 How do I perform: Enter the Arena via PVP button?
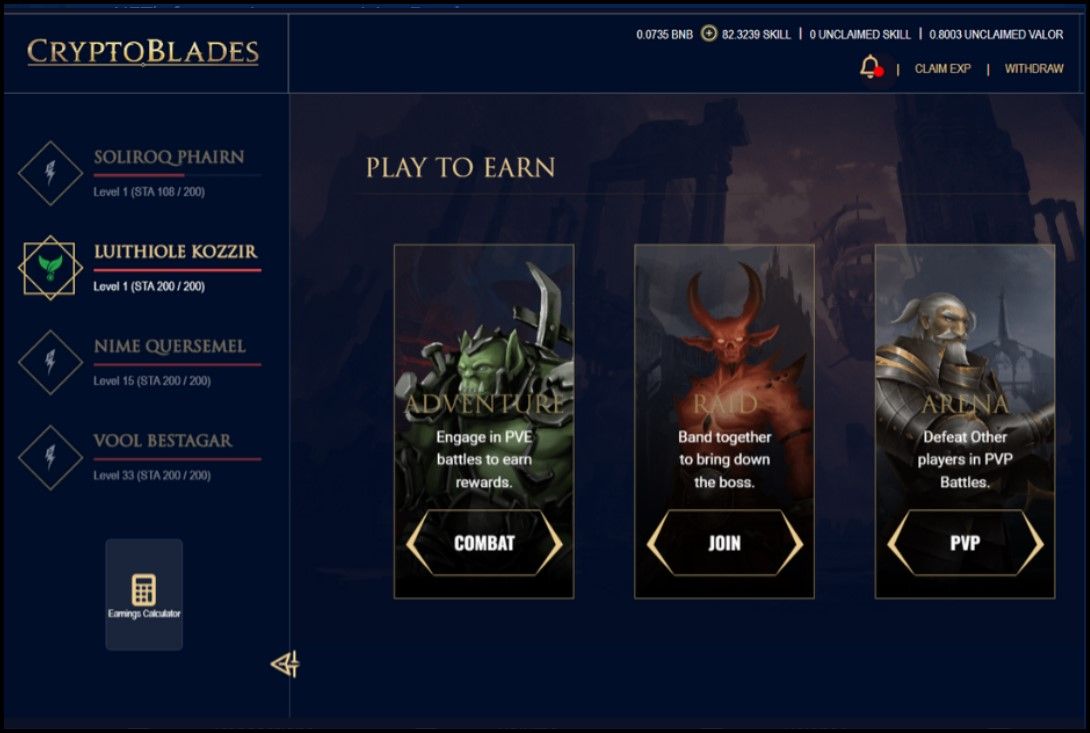[x=965, y=543]
